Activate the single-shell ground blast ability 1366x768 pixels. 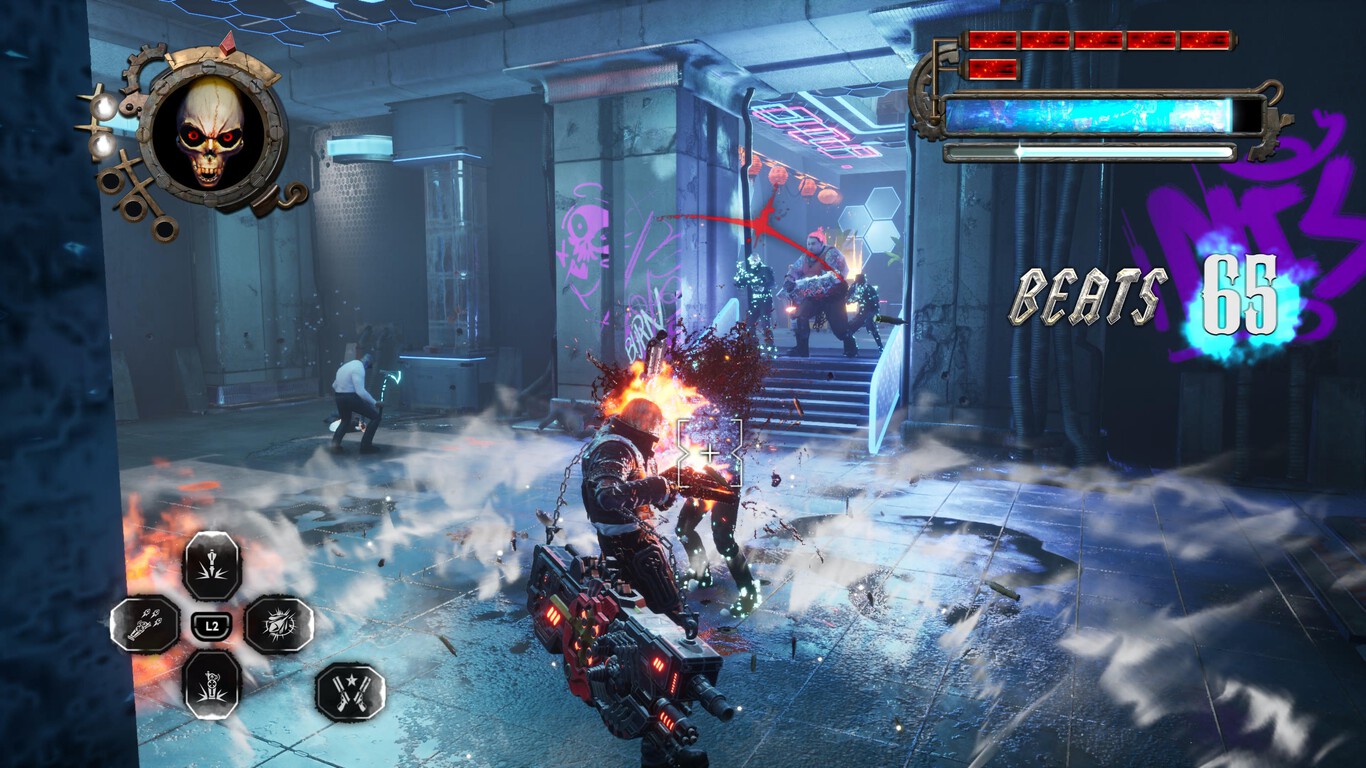click(212, 566)
